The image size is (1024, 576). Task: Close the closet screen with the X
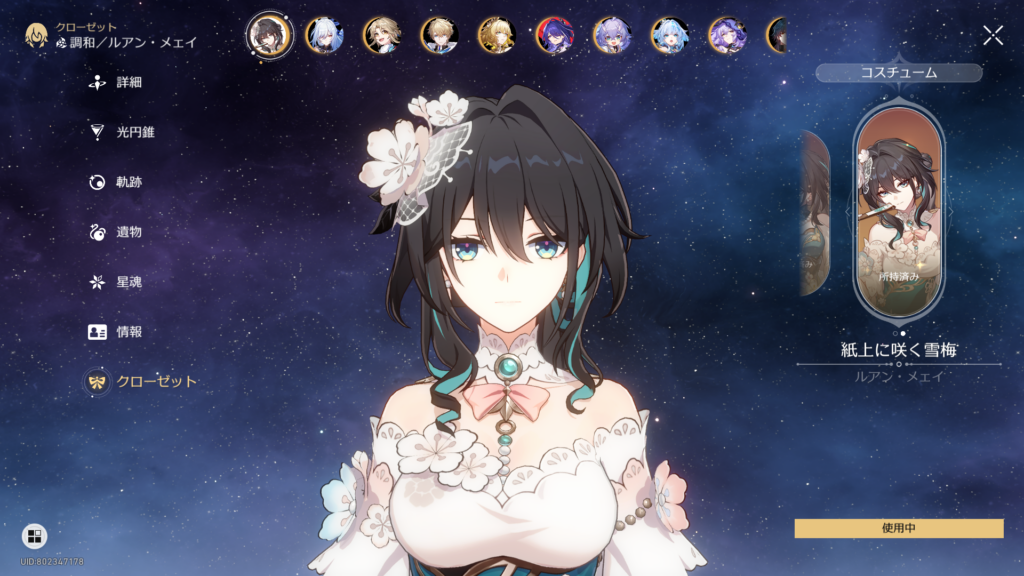click(993, 36)
